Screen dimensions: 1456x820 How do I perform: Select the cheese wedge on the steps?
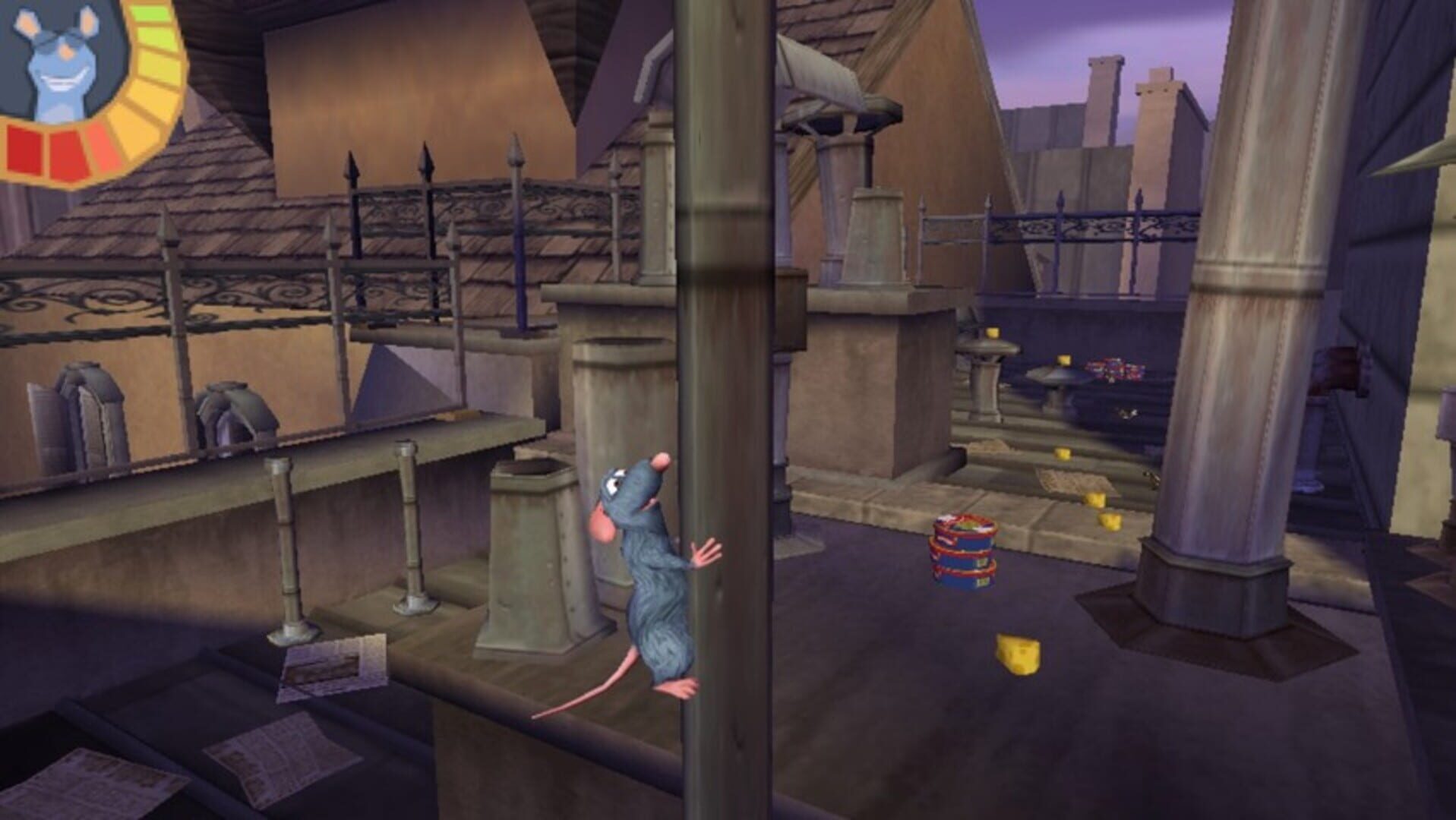click(x=1062, y=453)
